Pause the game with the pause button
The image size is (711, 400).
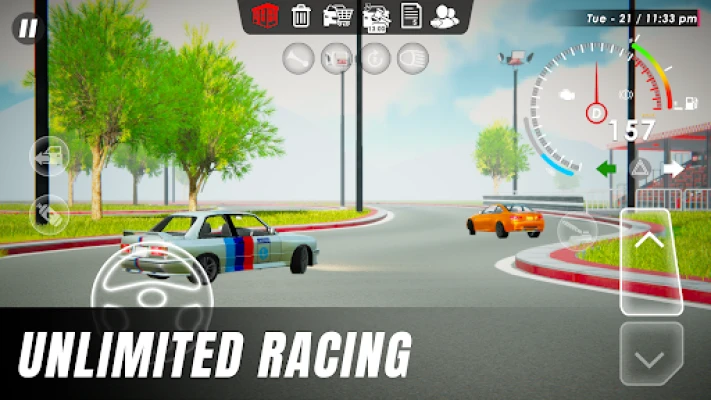27,28
